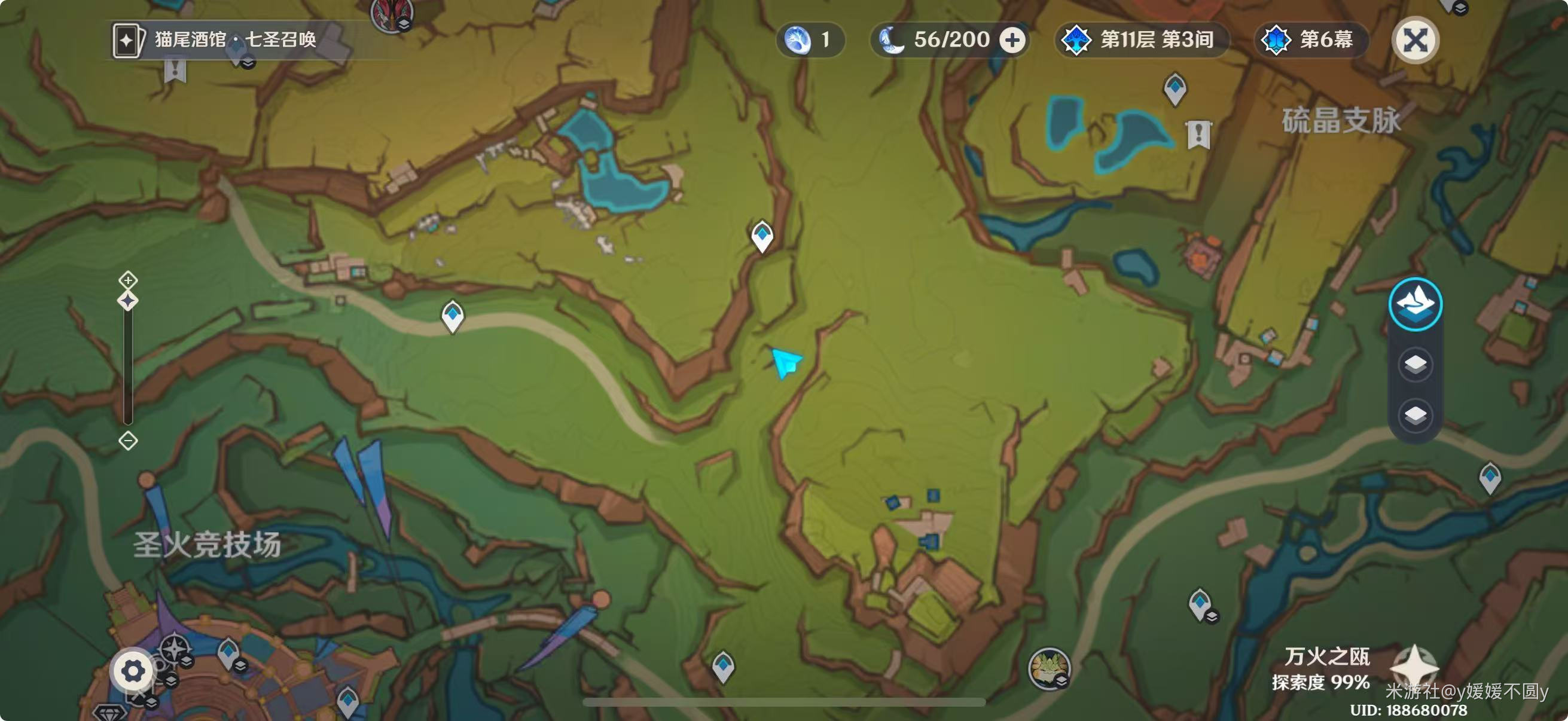Click the zoom slider's diamond handle
The image size is (1568, 721).
[128, 301]
